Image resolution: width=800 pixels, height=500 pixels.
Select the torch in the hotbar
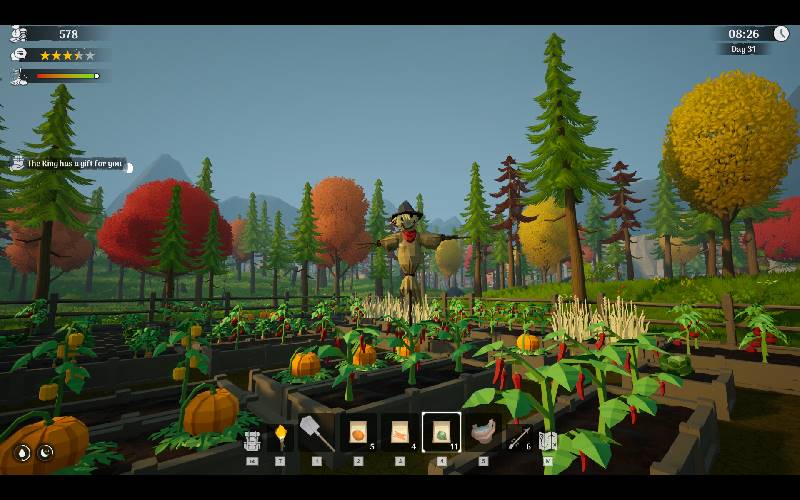281,435
